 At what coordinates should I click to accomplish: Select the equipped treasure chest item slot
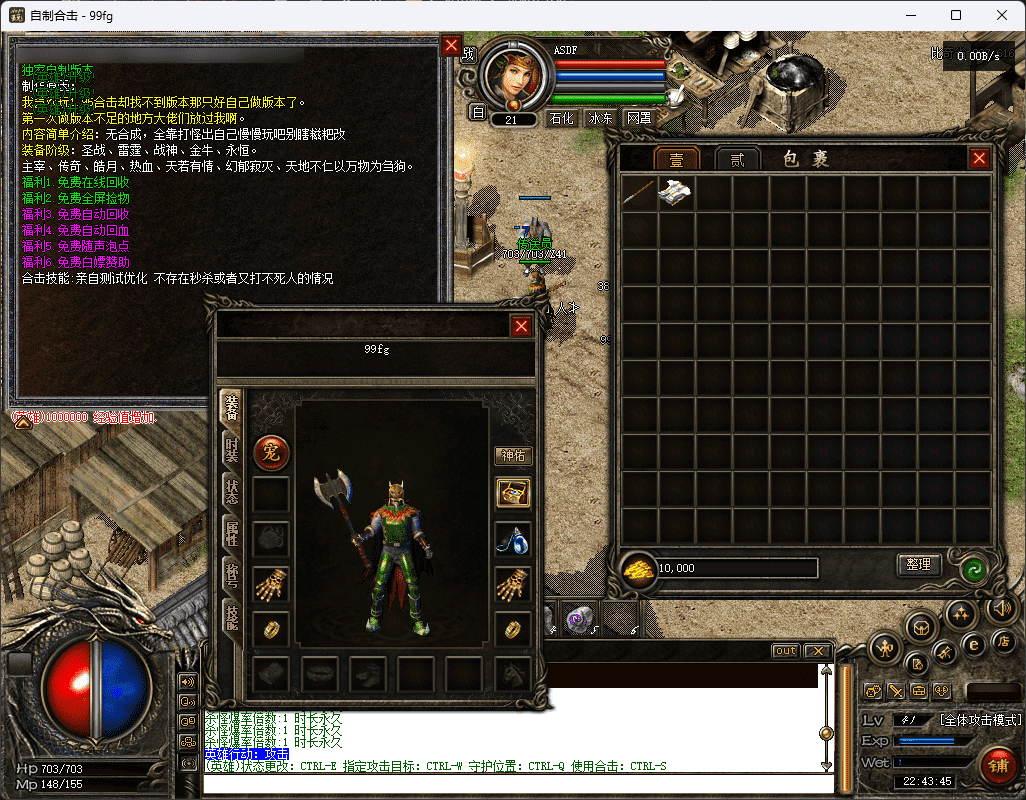[513, 492]
